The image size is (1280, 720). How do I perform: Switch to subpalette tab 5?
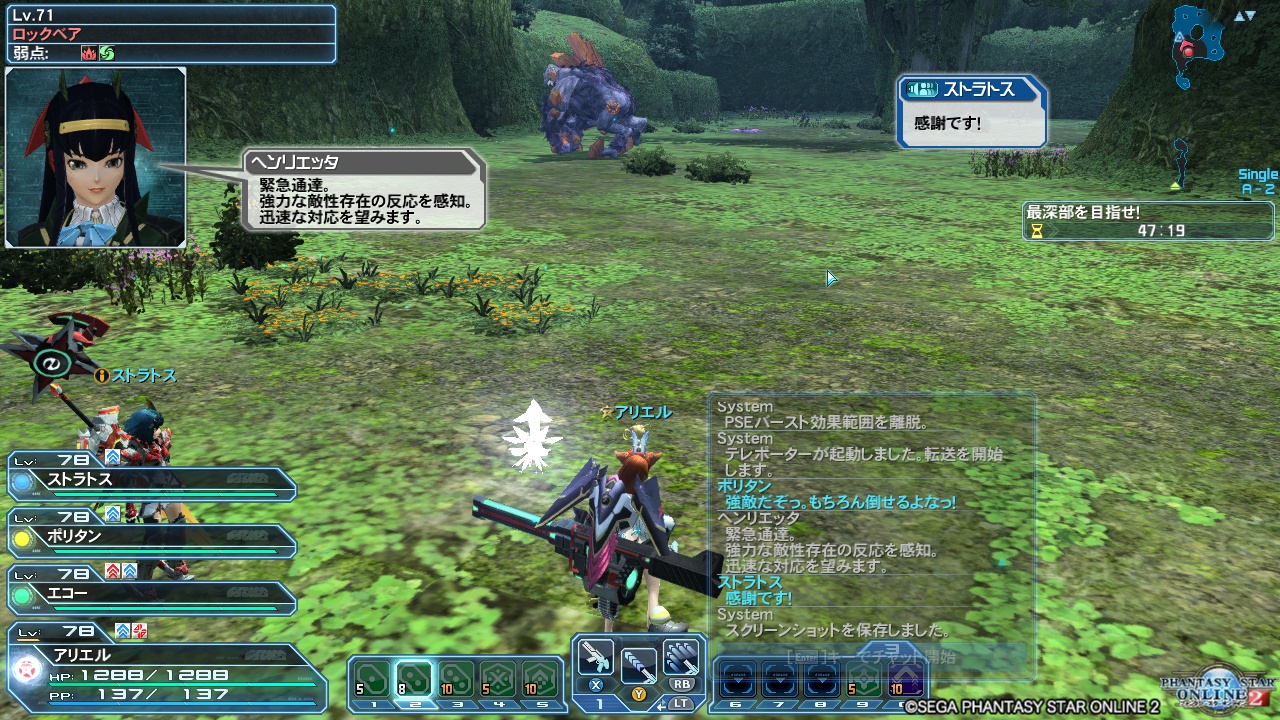(x=541, y=704)
